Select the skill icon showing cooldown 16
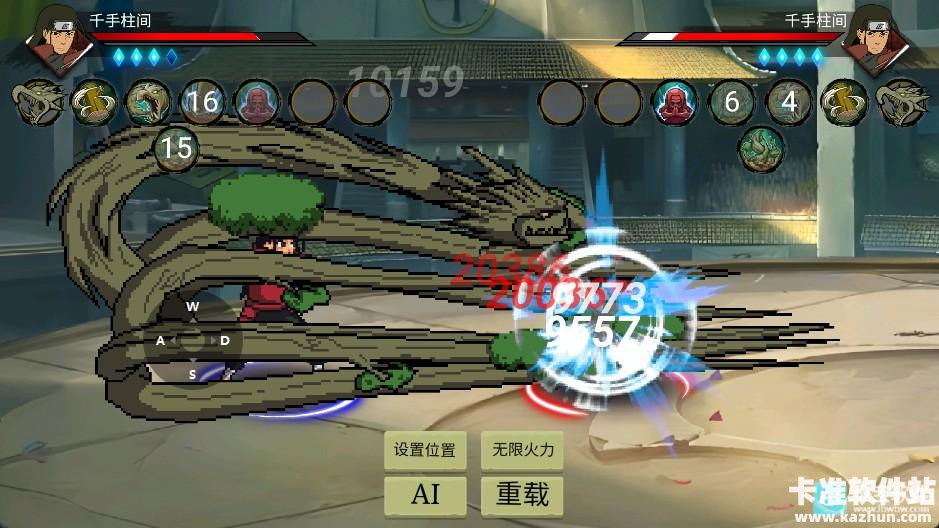The width and height of the screenshot is (939, 528). [x=202, y=102]
